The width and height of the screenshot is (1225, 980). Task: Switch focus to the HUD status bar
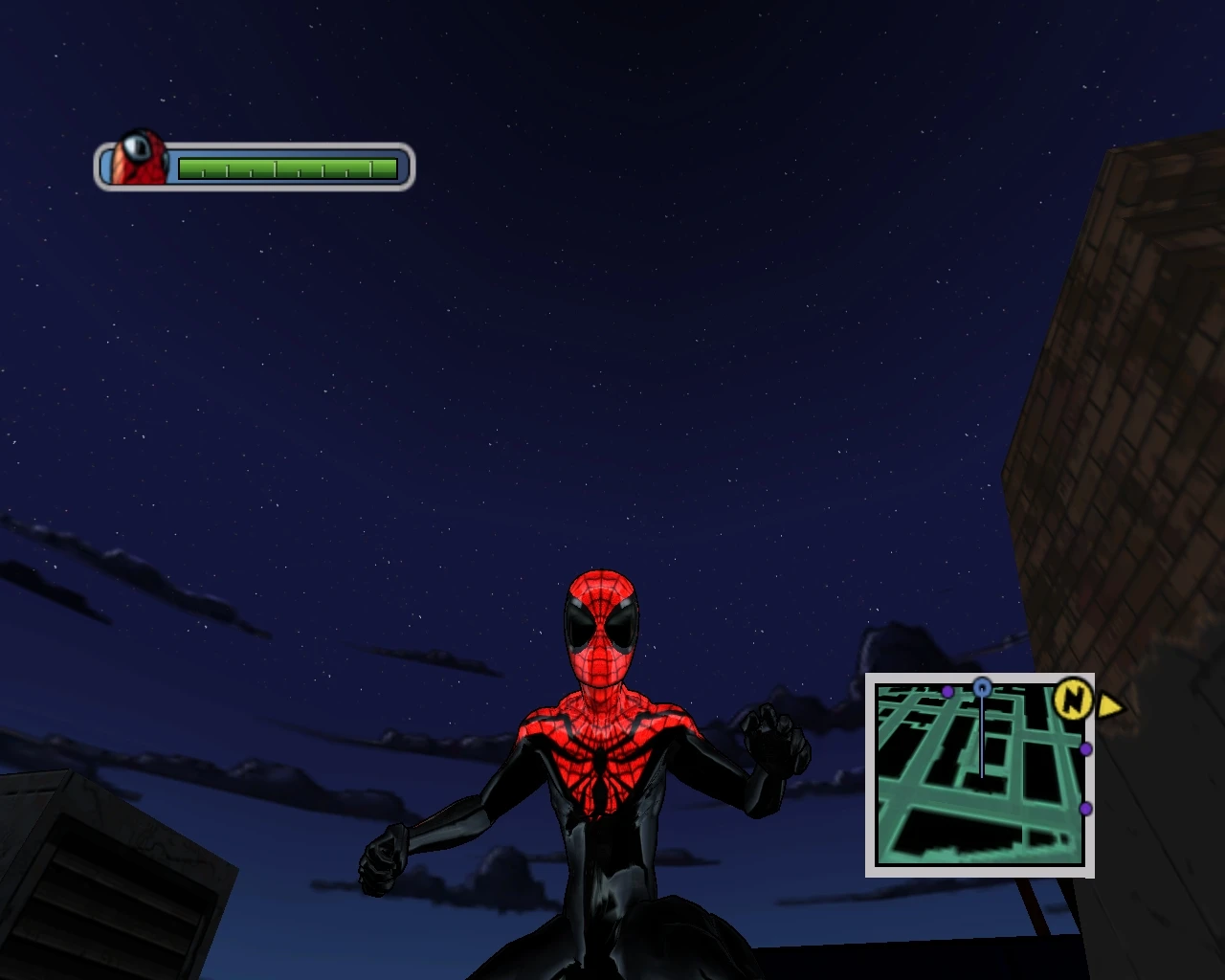(x=254, y=165)
